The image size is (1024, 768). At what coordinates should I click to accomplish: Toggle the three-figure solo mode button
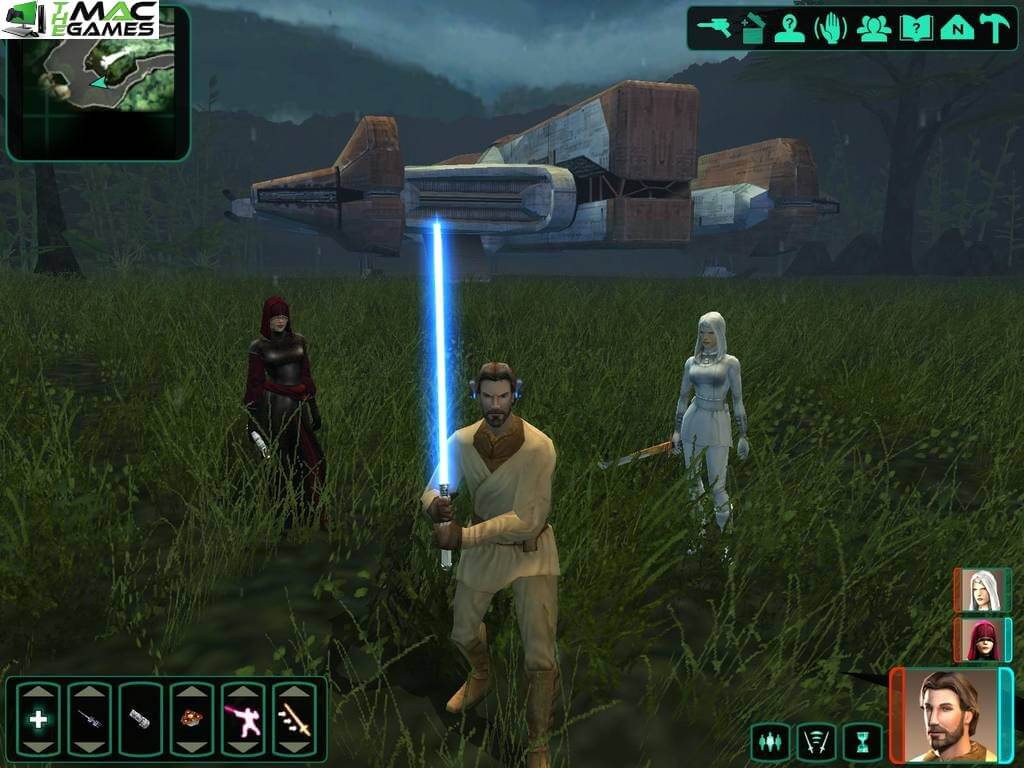pyautogui.click(x=770, y=742)
